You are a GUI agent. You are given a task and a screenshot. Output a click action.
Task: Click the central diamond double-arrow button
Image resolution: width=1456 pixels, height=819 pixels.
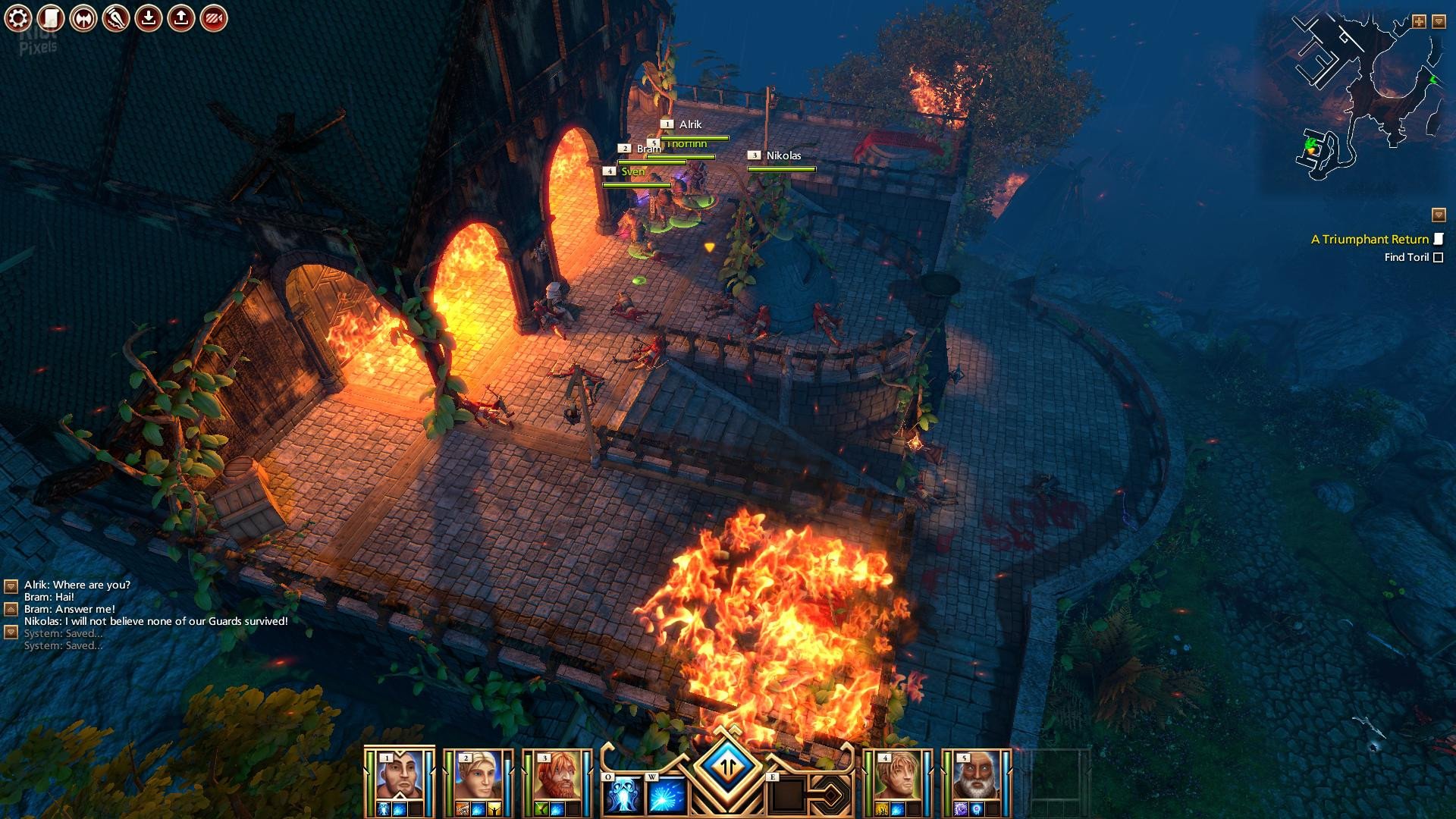pyautogui.click(x=728, y=766)
